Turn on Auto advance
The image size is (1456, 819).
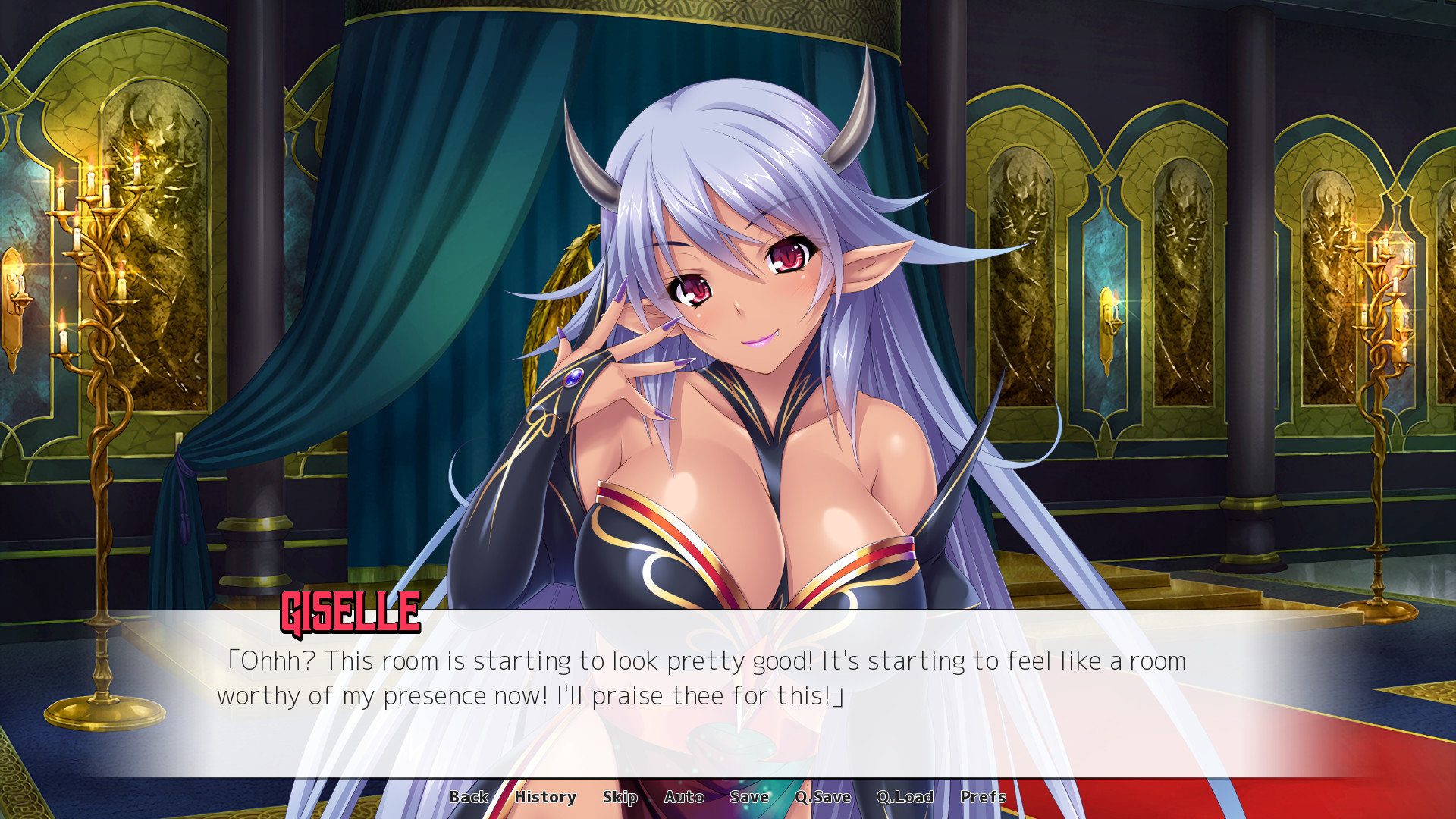[x=684, y=797]
